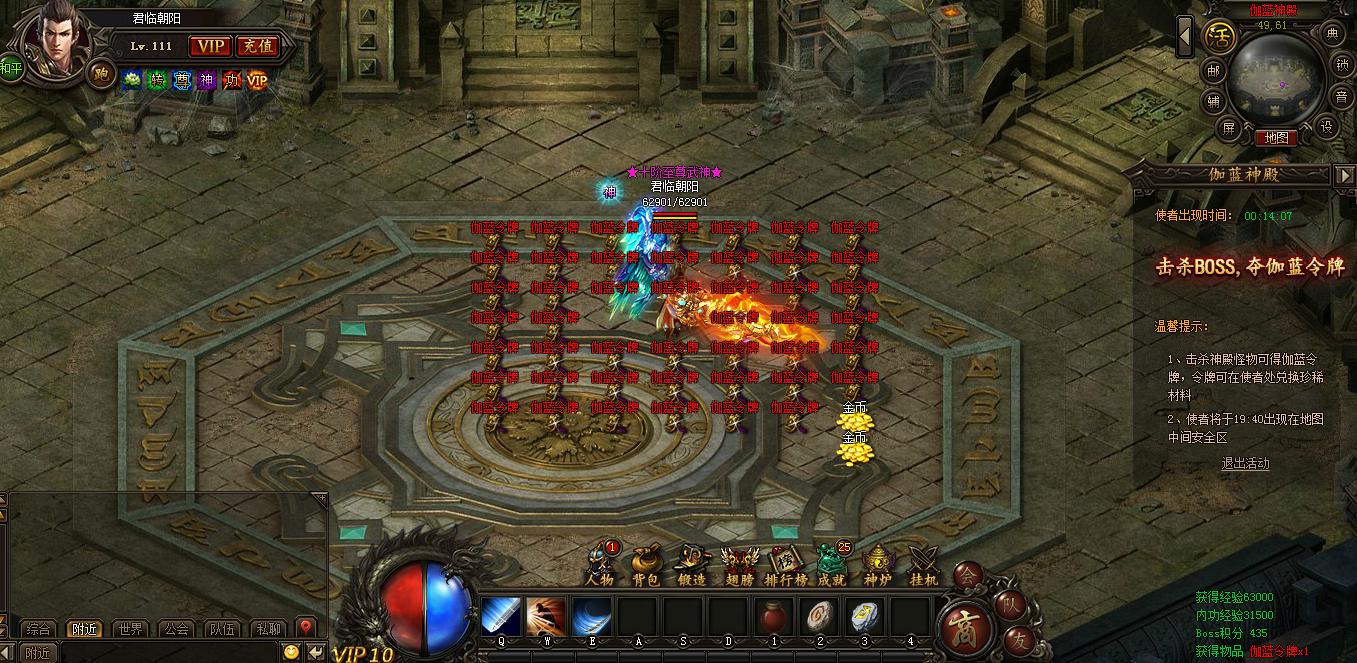1357x663 pixels.
Task: Toggle the 音 sound button
Action: 1341,97
